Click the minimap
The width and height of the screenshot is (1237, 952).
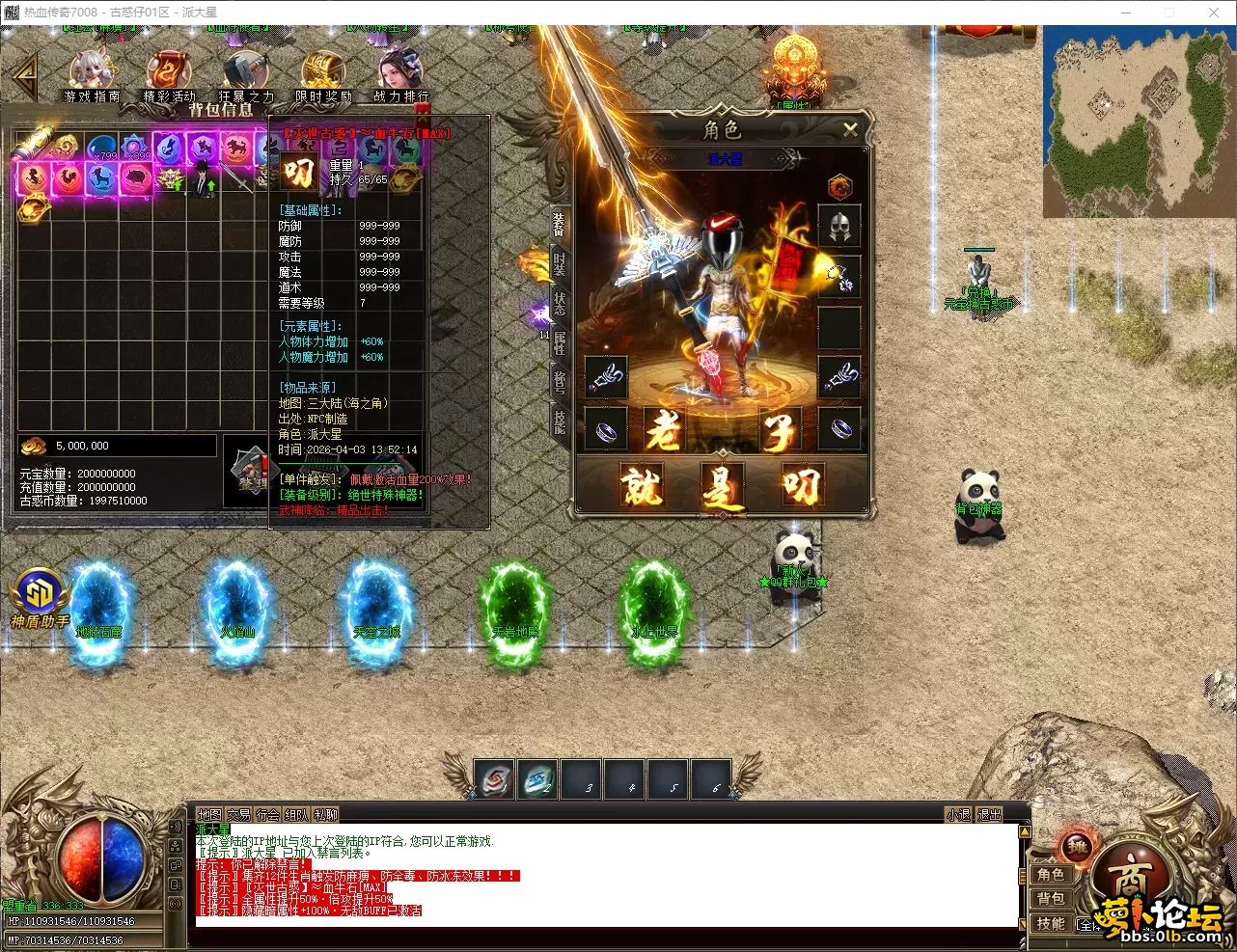1137,121
